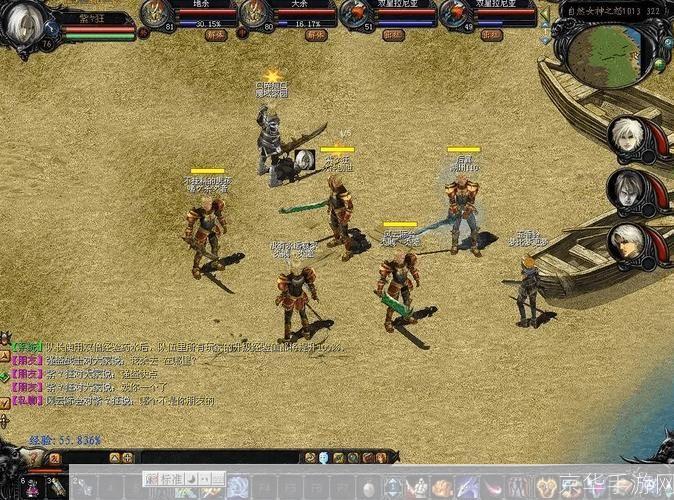Click the small button under first party member
Viewport: 674px width, 500px height.
point(216,35)
